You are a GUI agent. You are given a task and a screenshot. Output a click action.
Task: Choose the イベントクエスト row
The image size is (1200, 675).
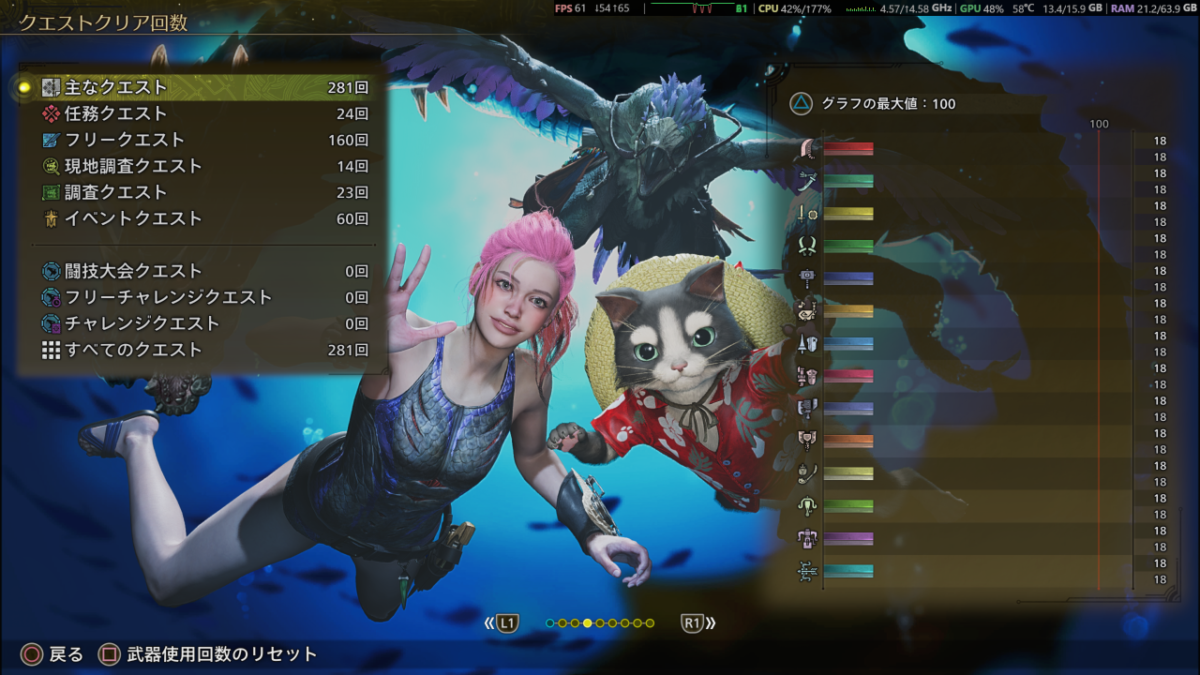(200, 218)
